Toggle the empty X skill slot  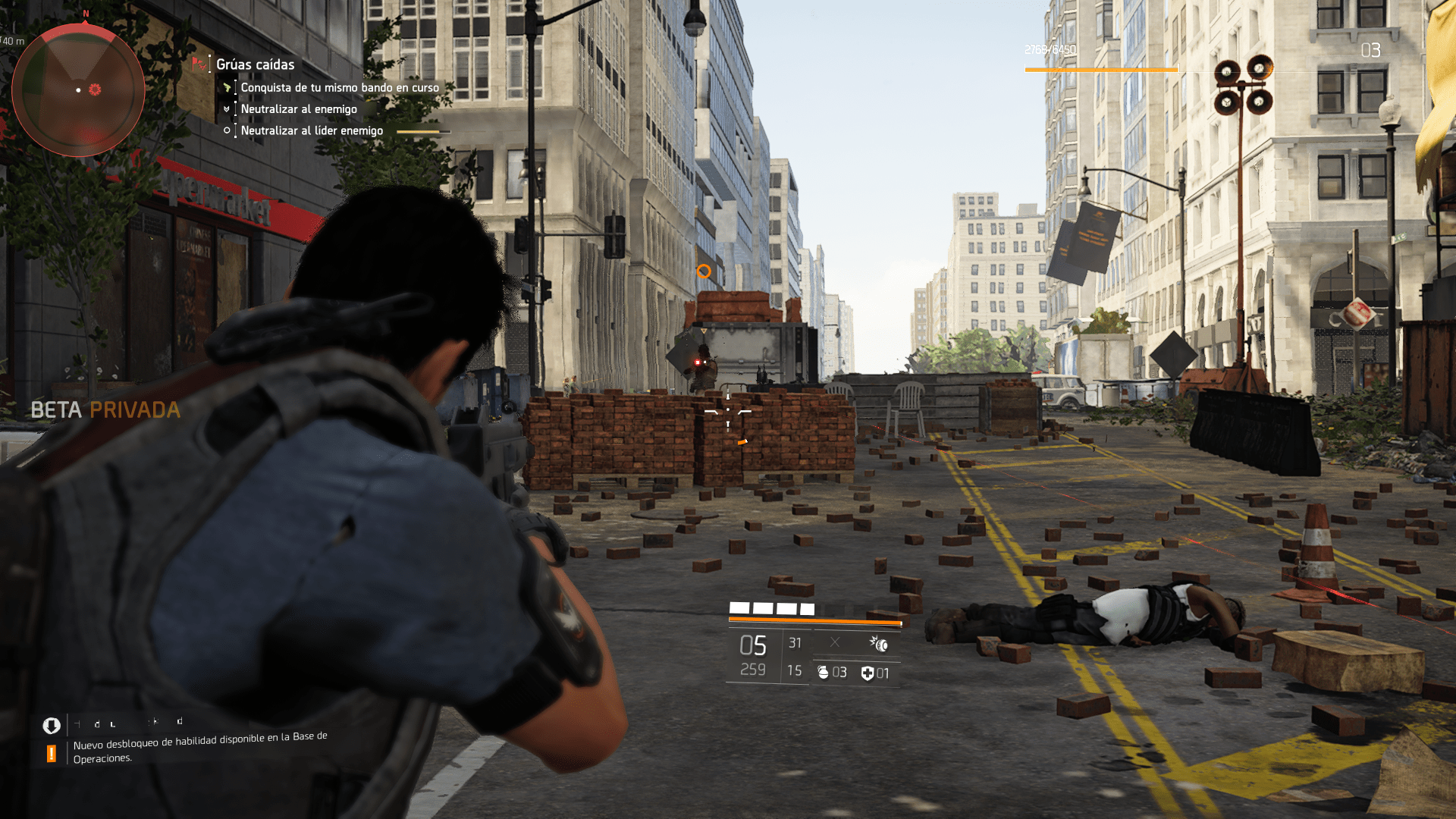[834, 642]
